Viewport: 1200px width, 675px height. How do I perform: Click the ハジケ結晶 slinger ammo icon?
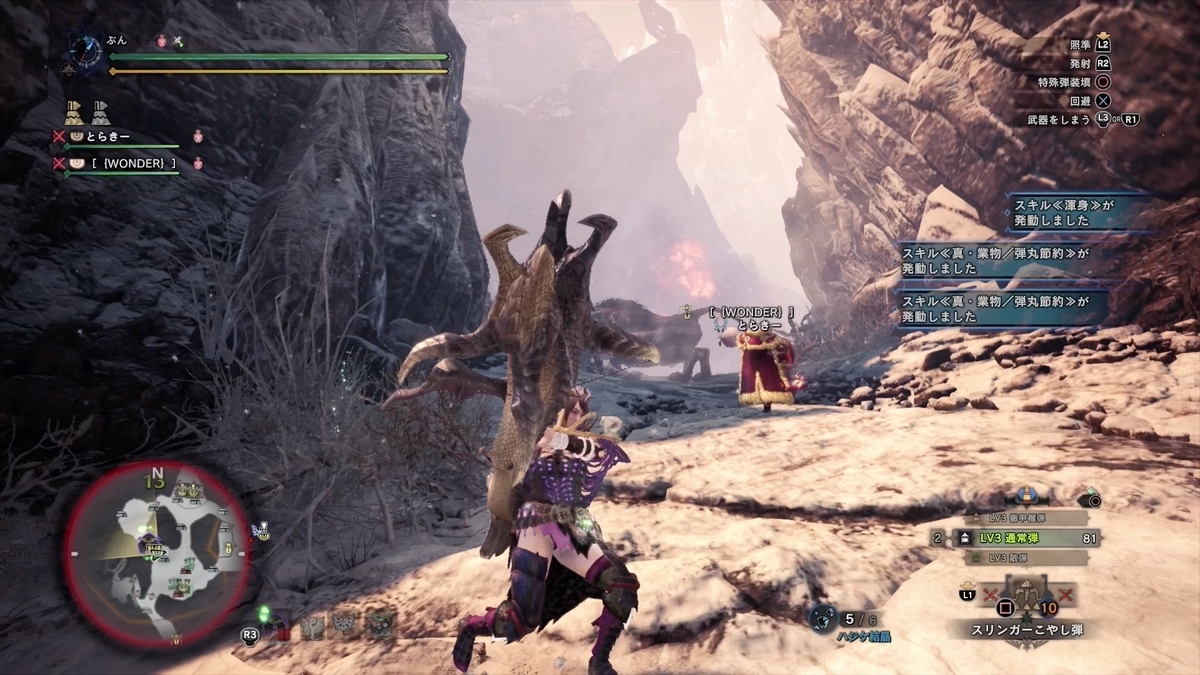click(825, 620)
